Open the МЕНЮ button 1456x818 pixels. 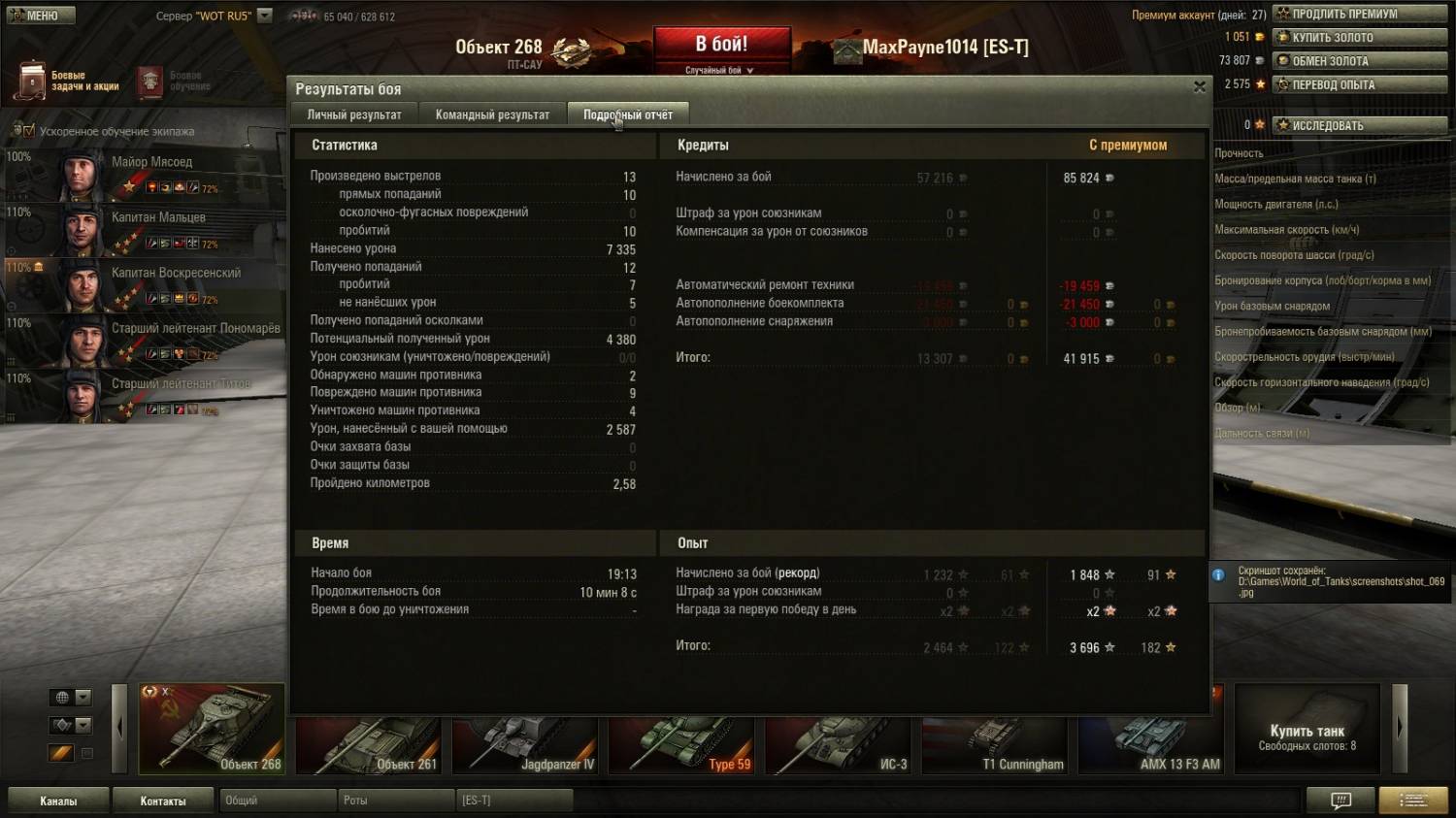[39, 16]
